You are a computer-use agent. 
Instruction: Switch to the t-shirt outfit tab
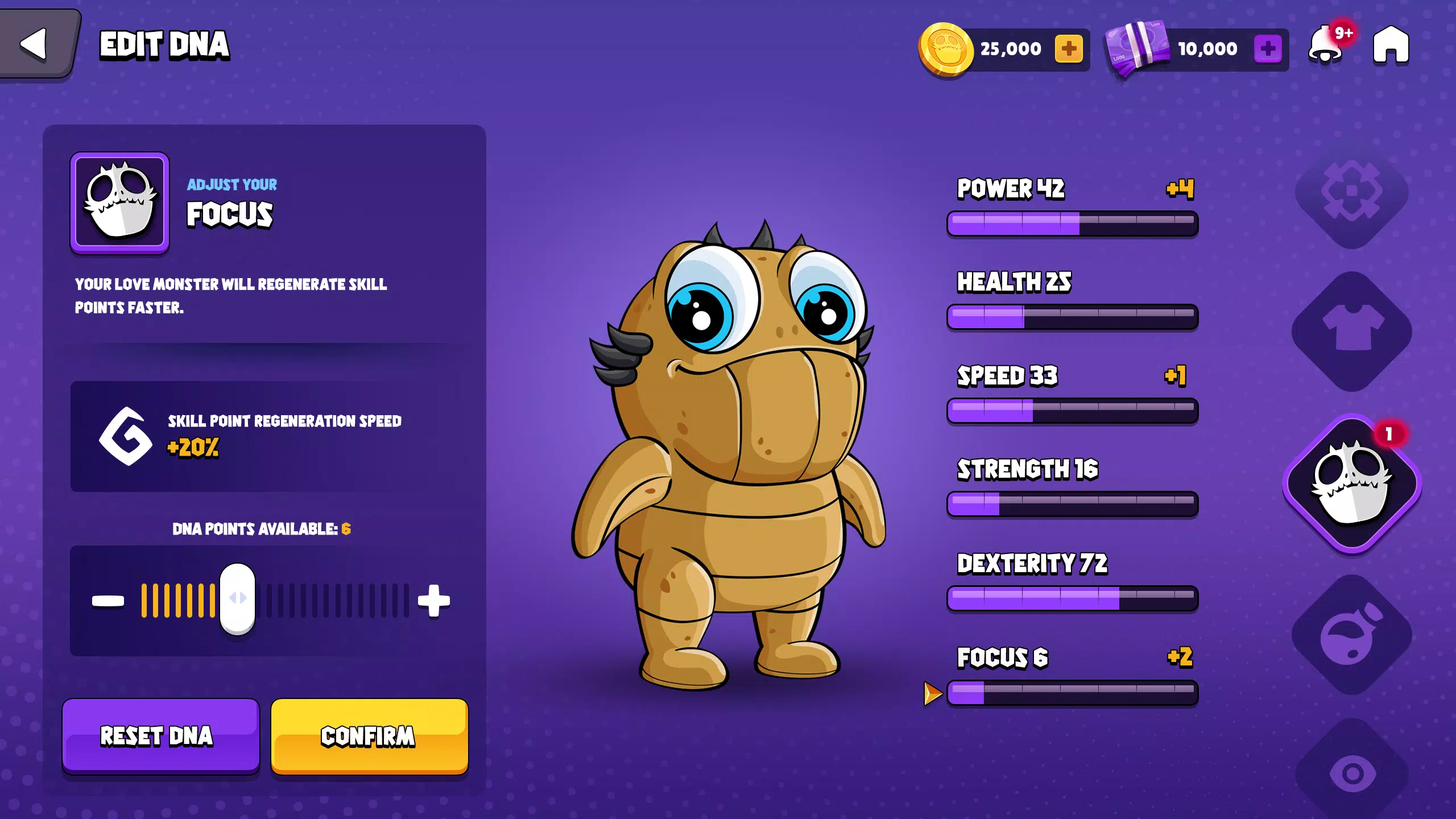[1352, 331]
